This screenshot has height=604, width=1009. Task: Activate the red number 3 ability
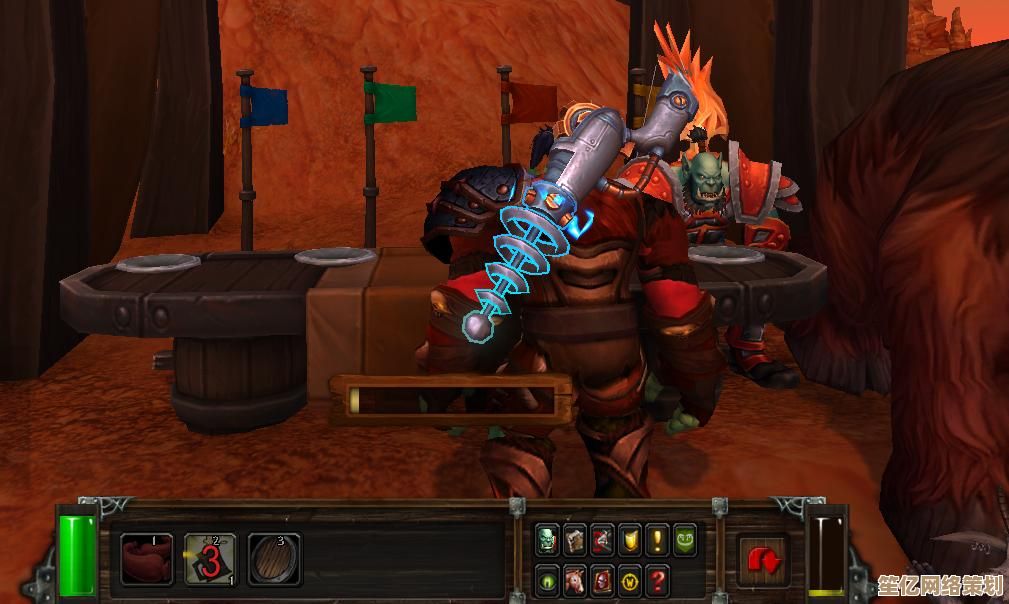(211, 558)
